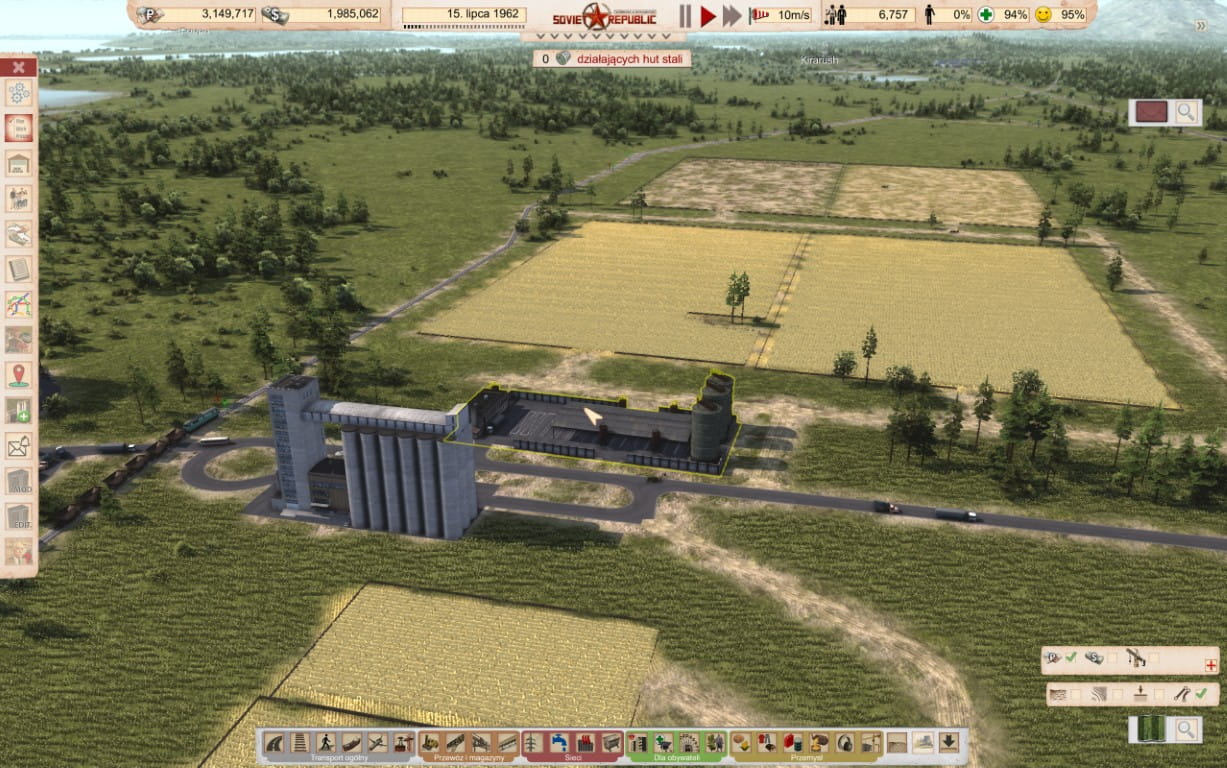1227x768 pixels.
Task: Open the zoning magnifier beside the red swatch
Action: click(x=1186, y=112)
